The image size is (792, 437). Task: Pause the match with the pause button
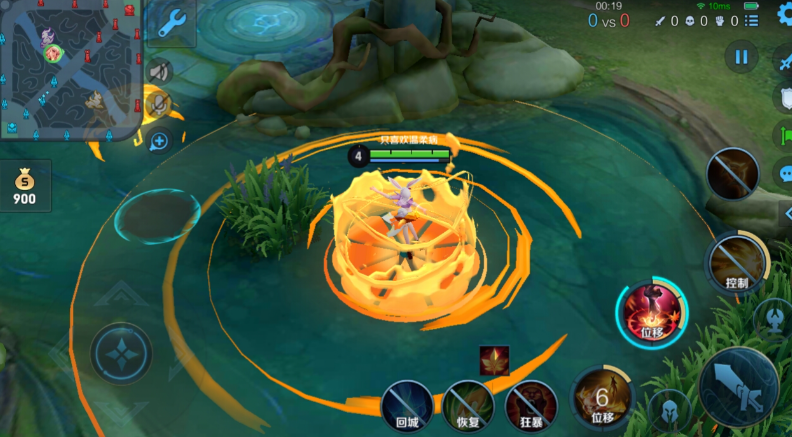[741, 57]
